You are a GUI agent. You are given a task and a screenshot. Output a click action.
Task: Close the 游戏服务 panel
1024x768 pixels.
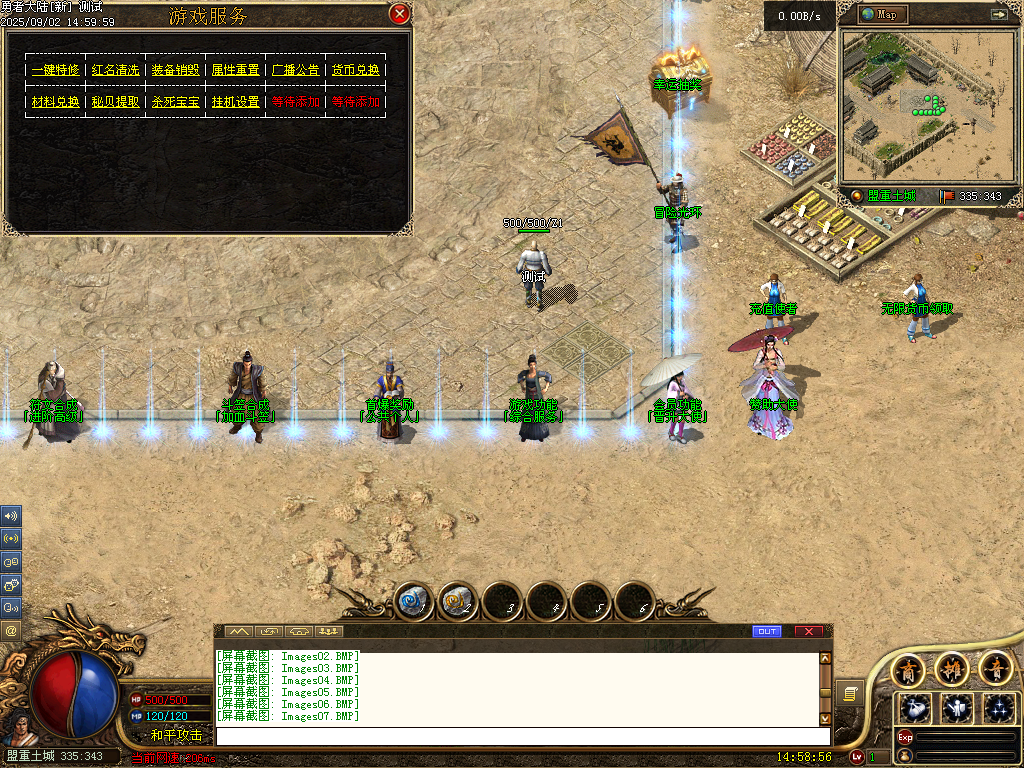[x=399, y=14]
